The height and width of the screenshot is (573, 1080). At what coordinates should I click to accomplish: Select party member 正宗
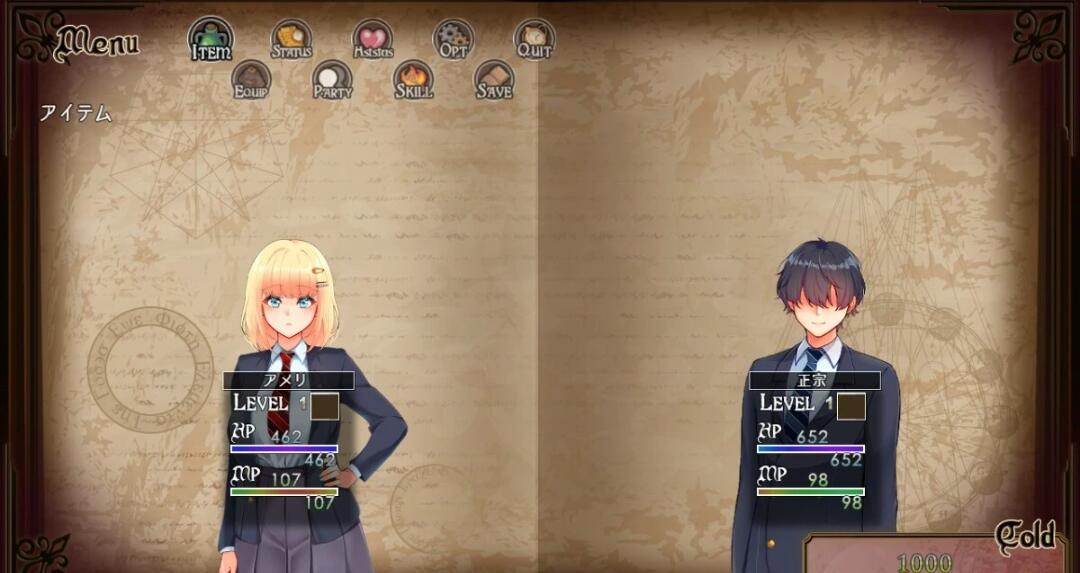click(x=814, y=381)
